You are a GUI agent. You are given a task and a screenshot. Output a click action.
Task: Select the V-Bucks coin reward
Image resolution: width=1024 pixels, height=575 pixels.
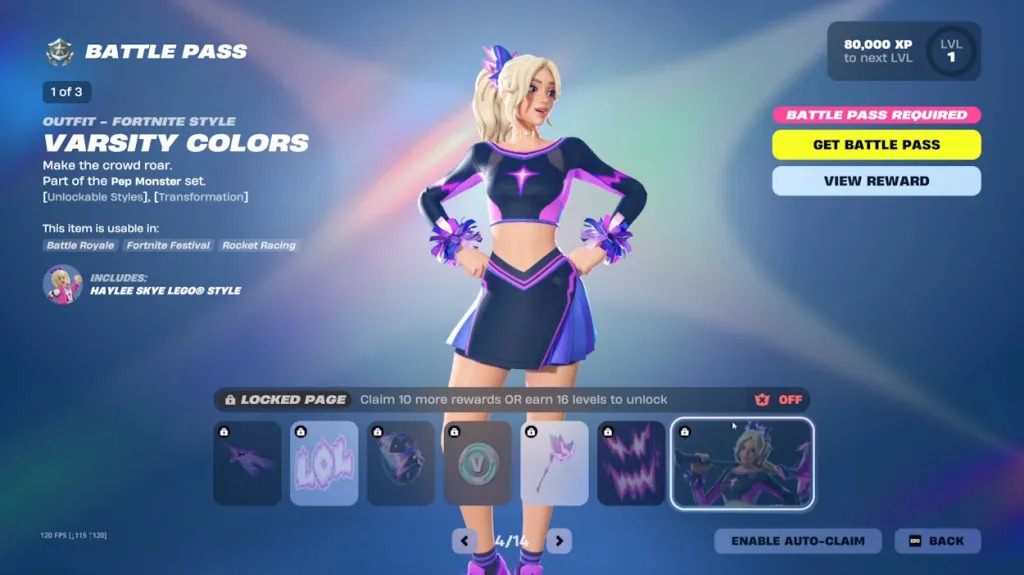point(478,463)
